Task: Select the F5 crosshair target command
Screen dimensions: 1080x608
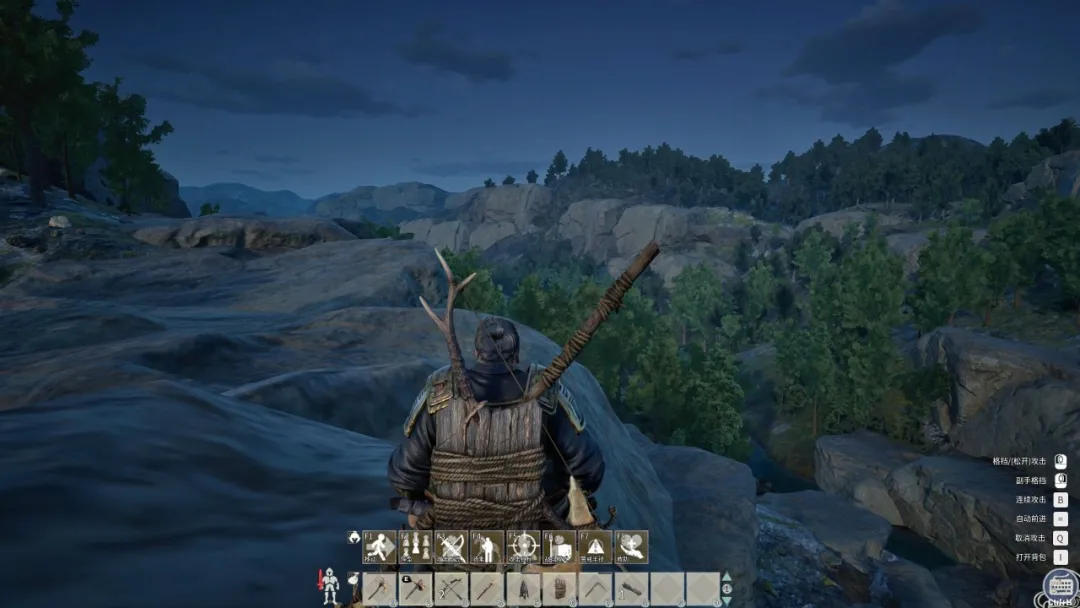Action: (523, 547)
